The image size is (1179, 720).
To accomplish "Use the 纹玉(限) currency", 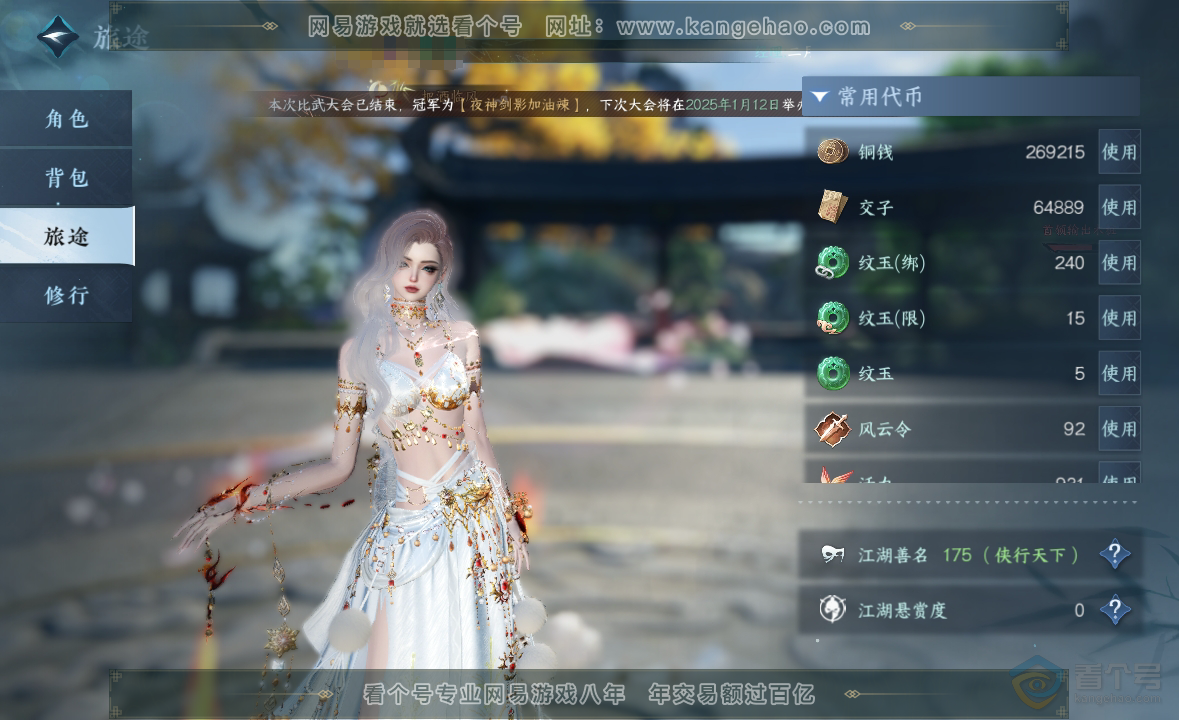I will click(x=1119, y=318).
